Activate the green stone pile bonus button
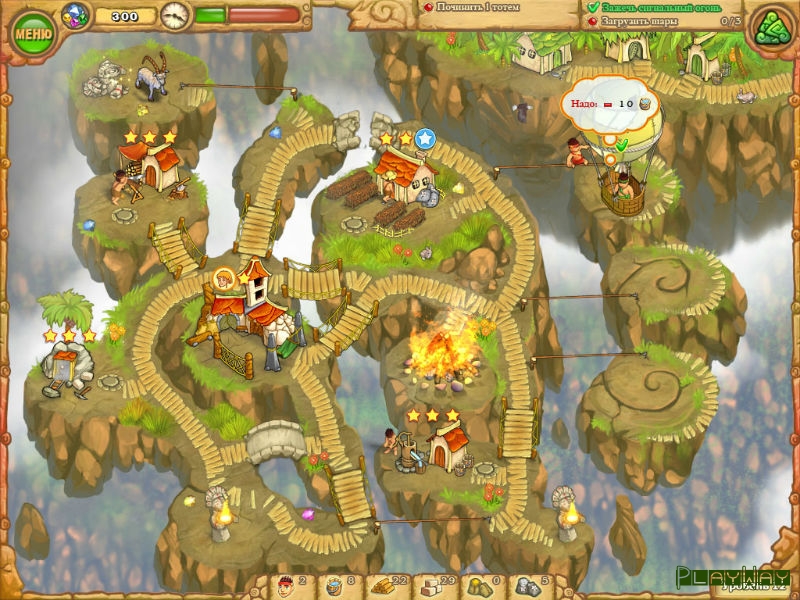Screen dimensions: 800x600 [x=771, y=29]
